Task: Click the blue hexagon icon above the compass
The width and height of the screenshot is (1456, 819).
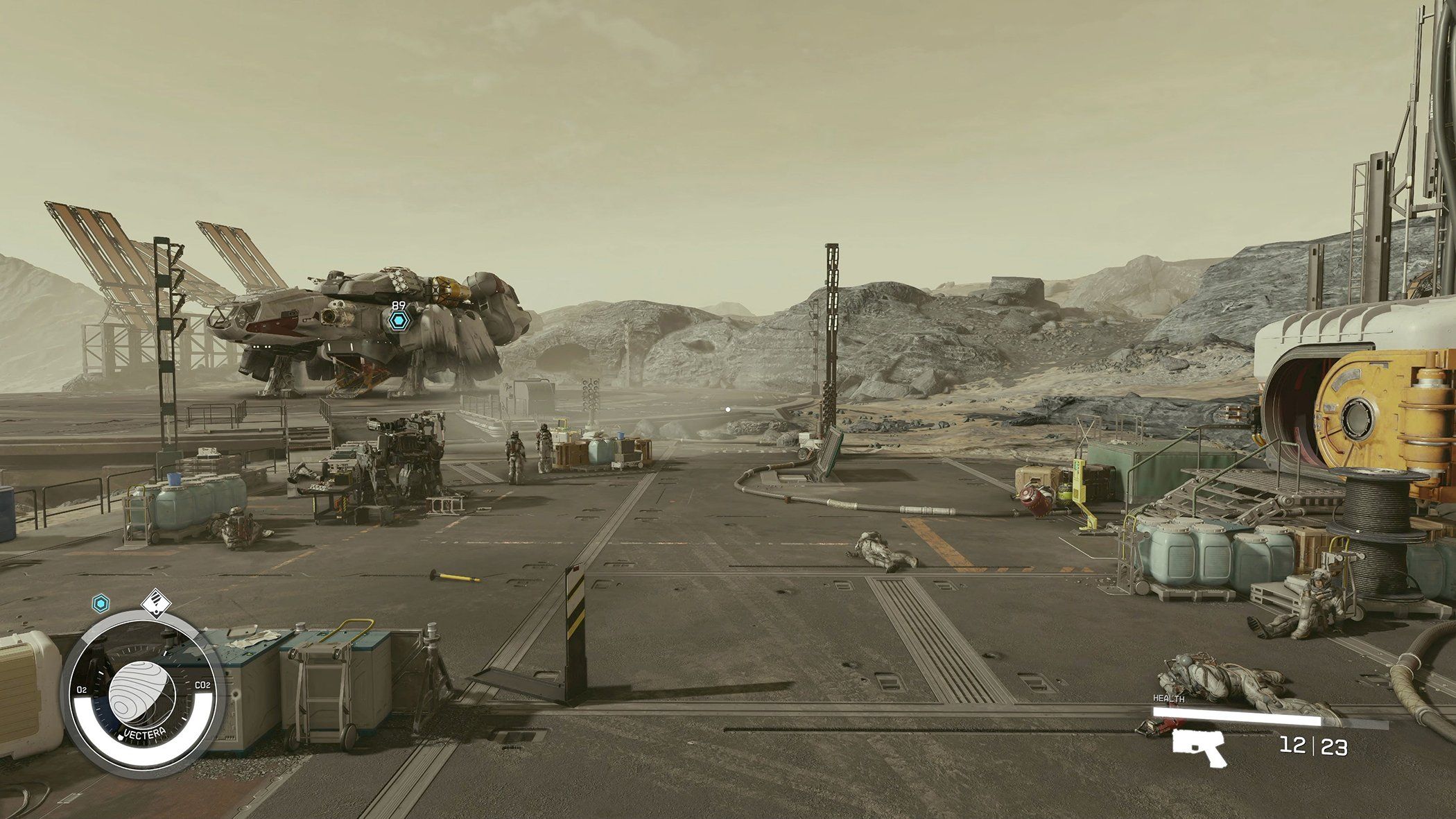Action: [102, 604]
